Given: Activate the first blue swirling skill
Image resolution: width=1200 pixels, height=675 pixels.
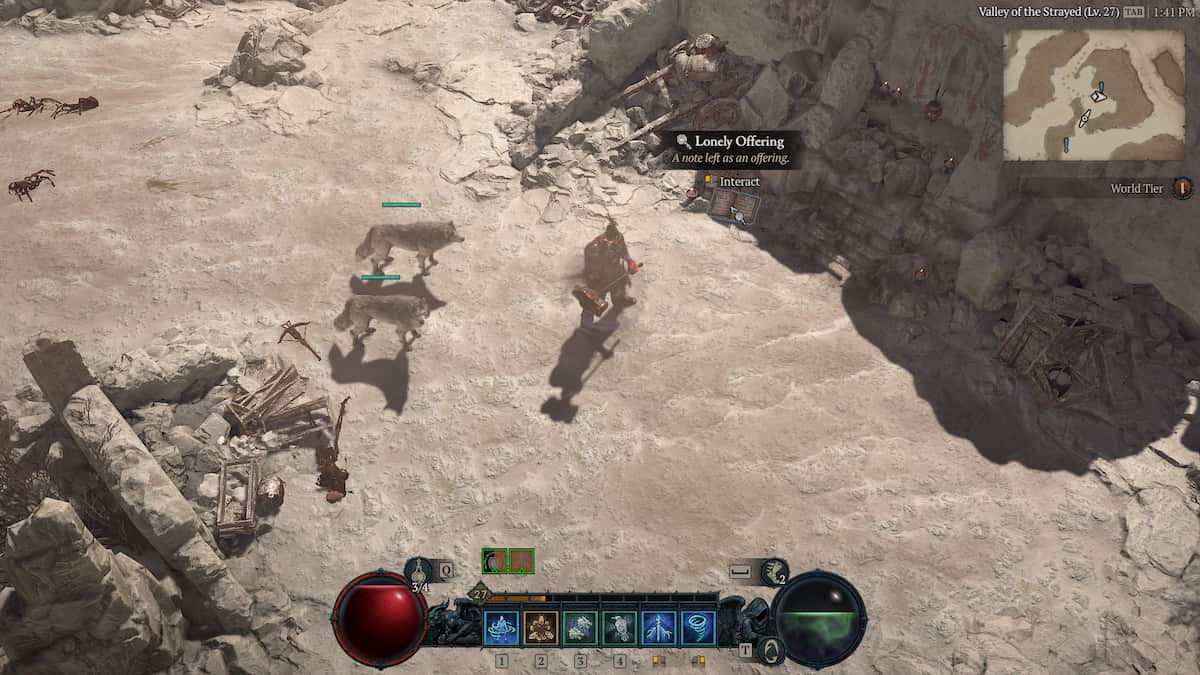Looking at the screenshot, I should pos(501,627).
